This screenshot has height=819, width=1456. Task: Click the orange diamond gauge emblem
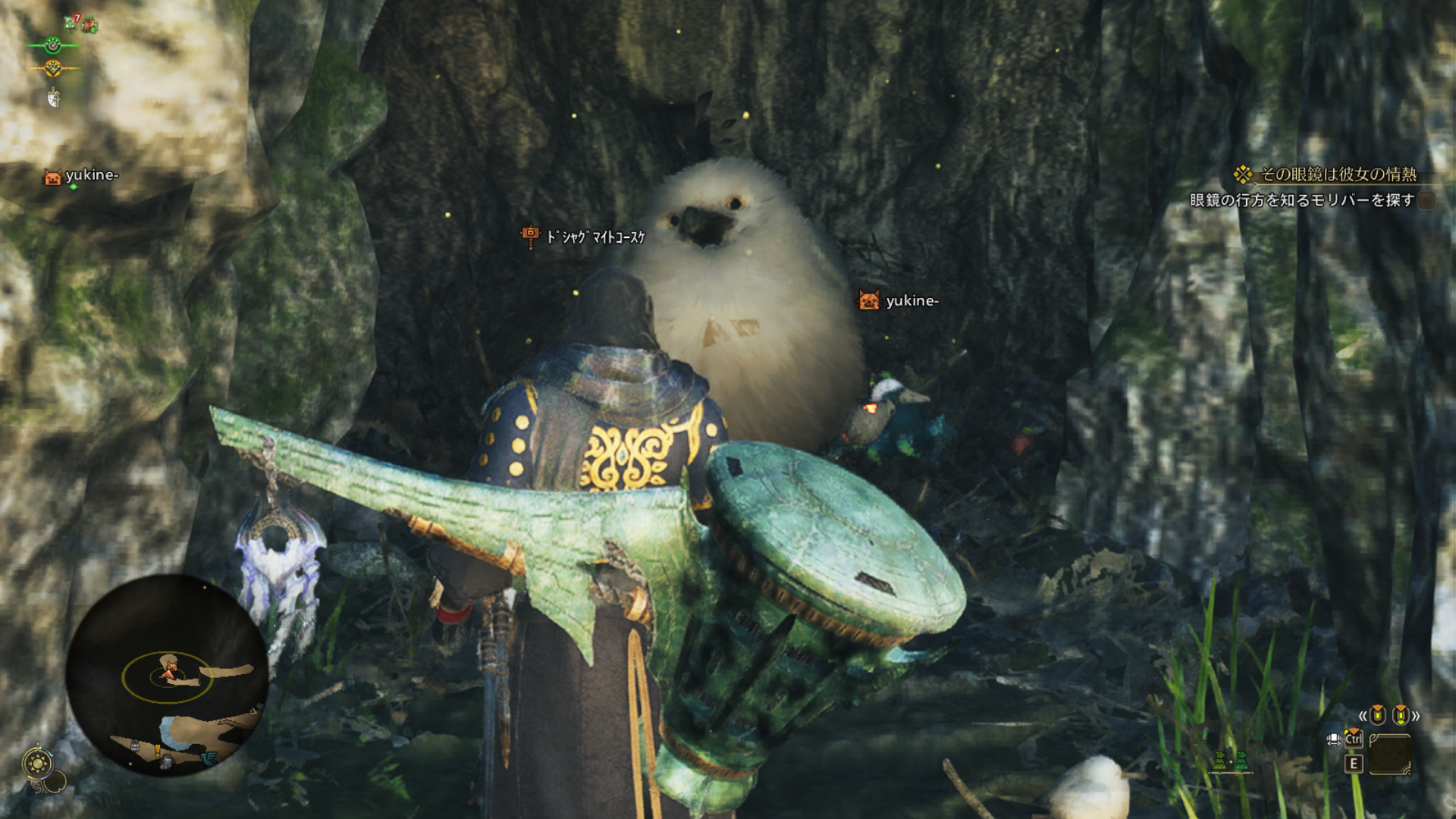(x=52, y=69)
